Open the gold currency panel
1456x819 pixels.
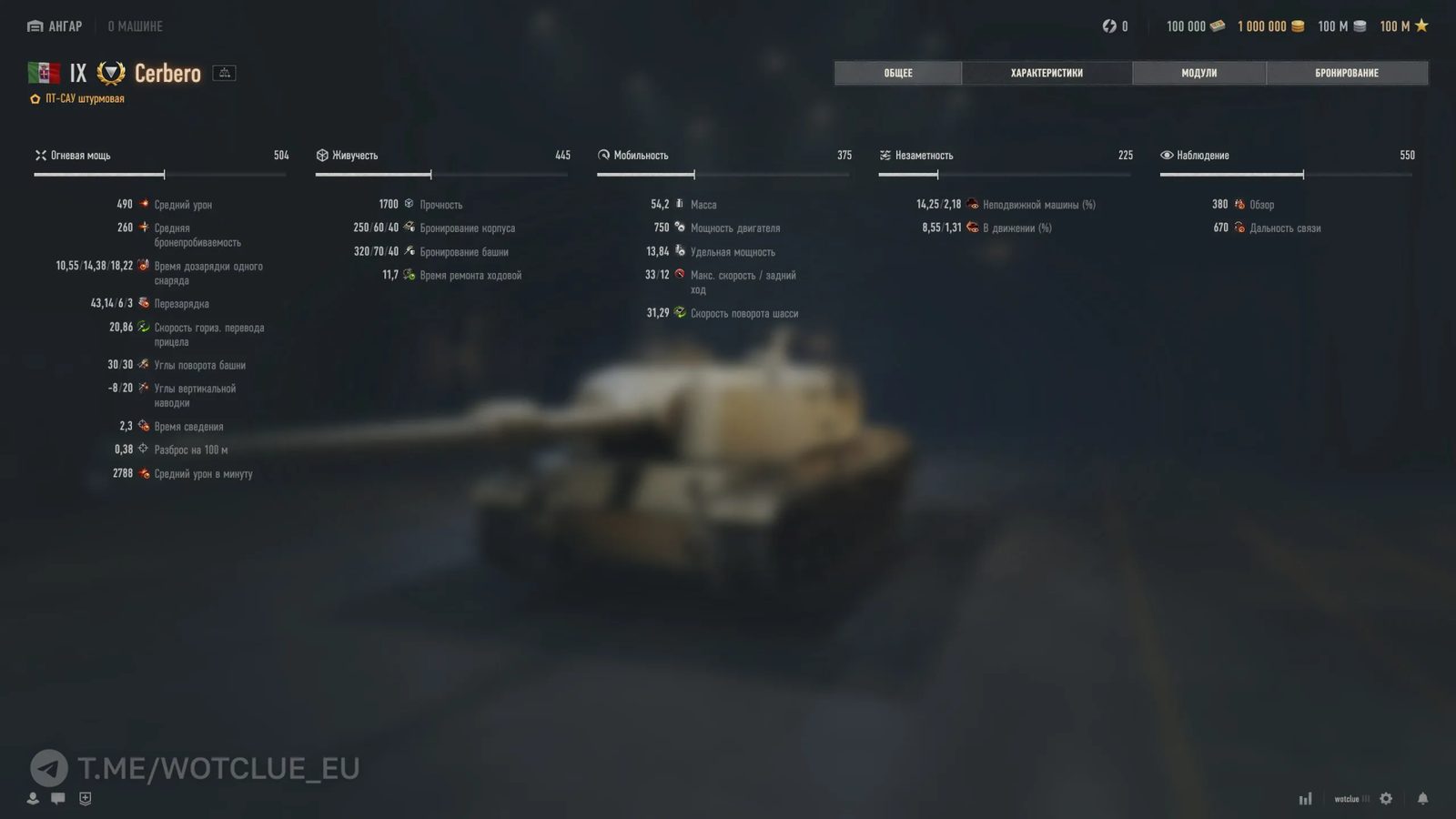coord(1274,26)
